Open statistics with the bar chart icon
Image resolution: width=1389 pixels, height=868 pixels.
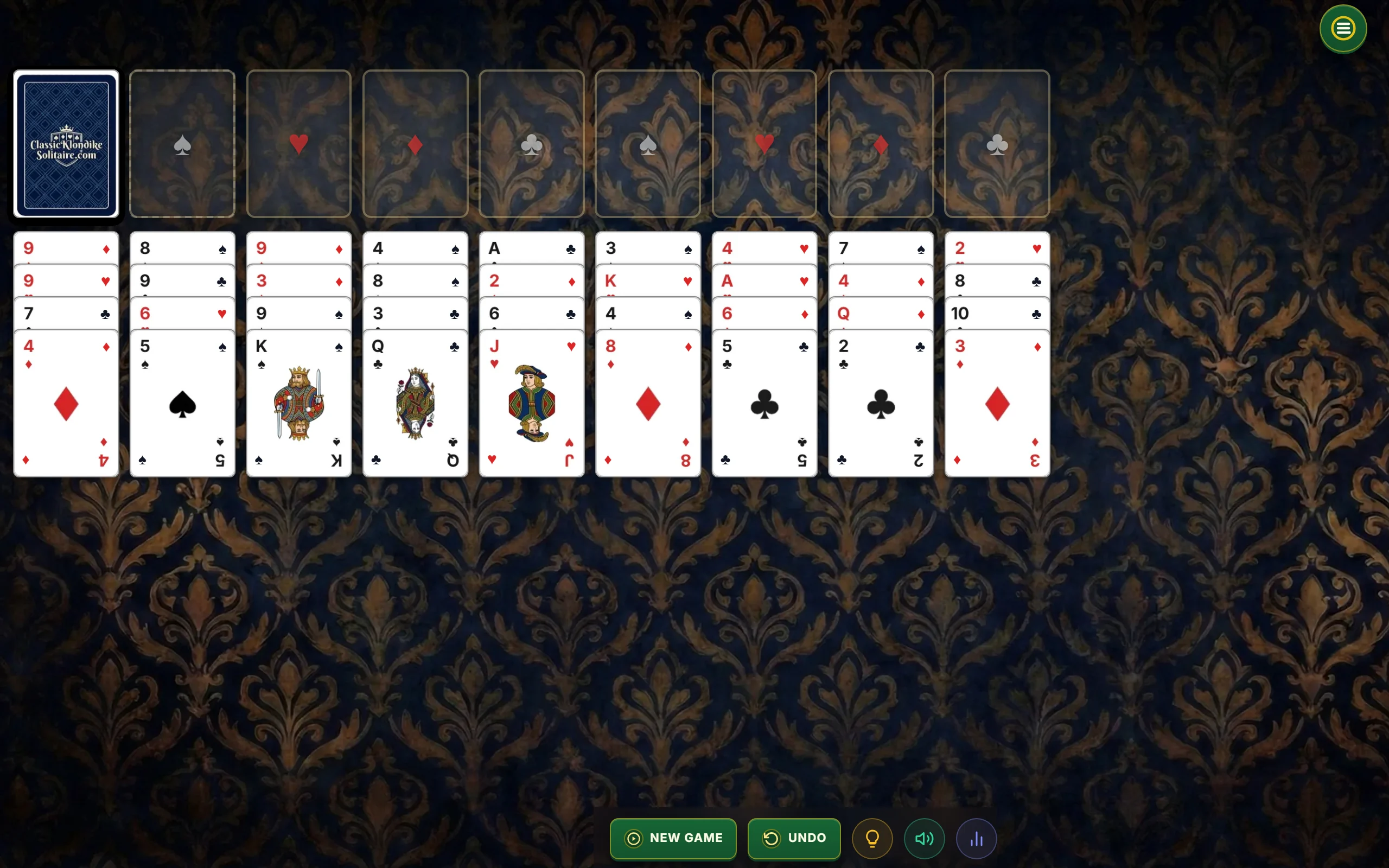pyautogui.click(x=976, y=838)
